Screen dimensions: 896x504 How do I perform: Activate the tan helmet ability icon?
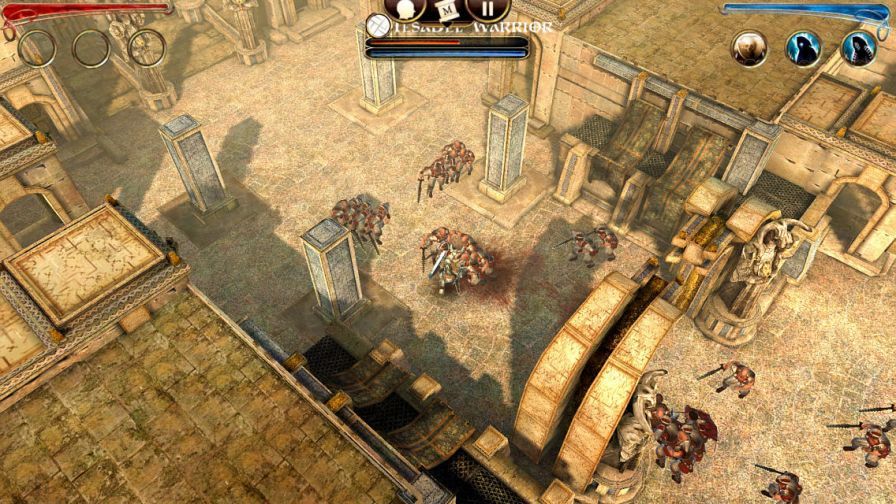pyautogui.click(x=749, y=48)
